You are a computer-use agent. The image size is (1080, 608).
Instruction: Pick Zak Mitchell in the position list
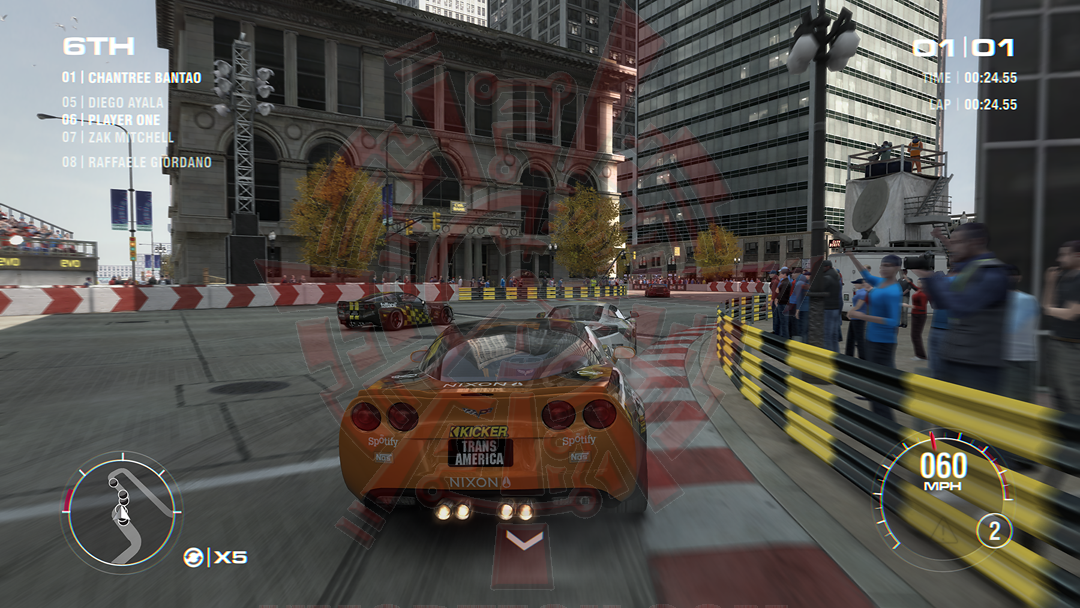117,137
